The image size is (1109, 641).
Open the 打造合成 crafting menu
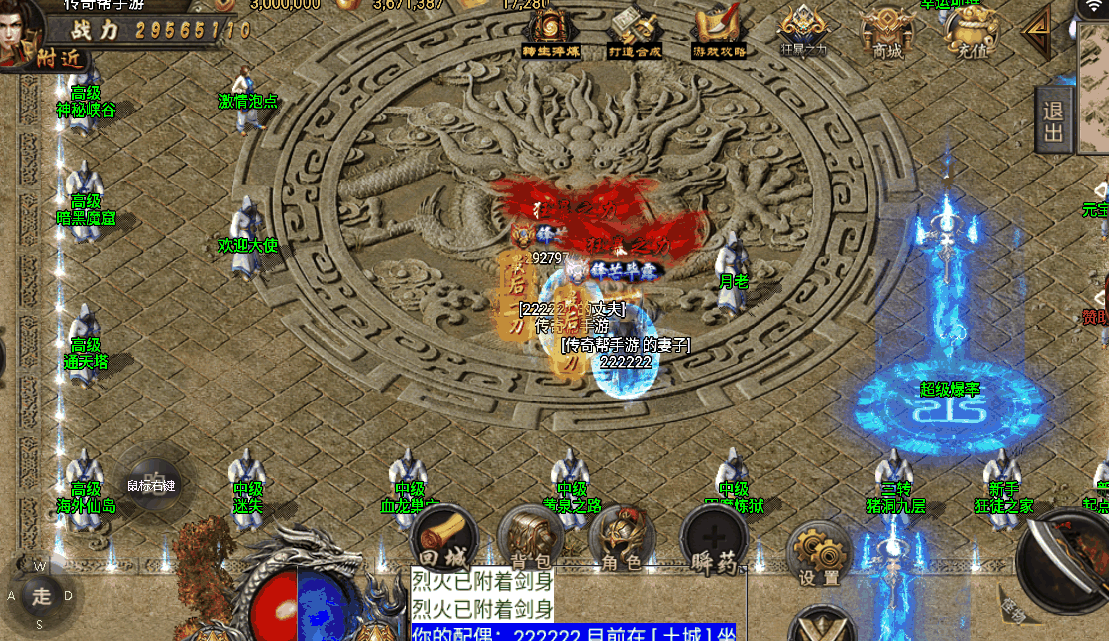click(636, 32)
